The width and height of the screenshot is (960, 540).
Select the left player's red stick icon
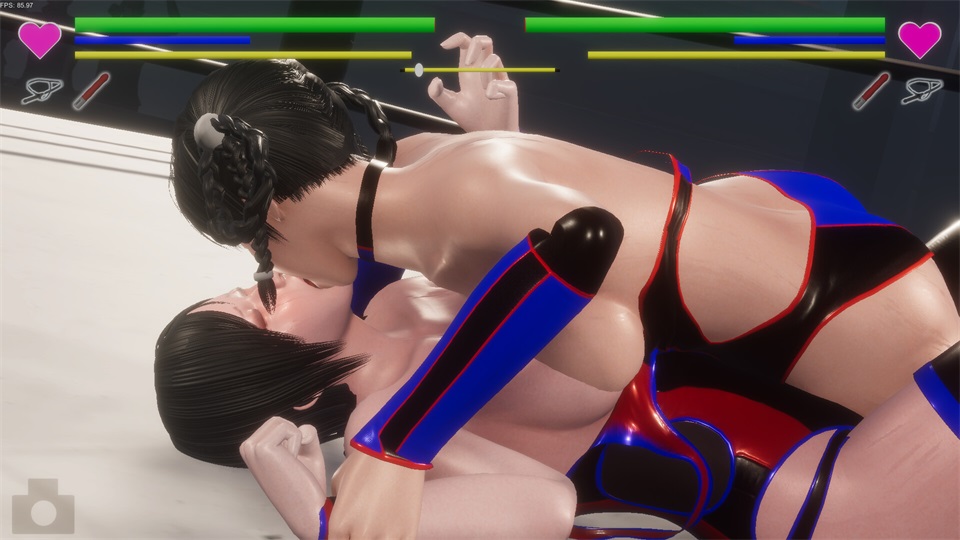click(x=84, y=91)
